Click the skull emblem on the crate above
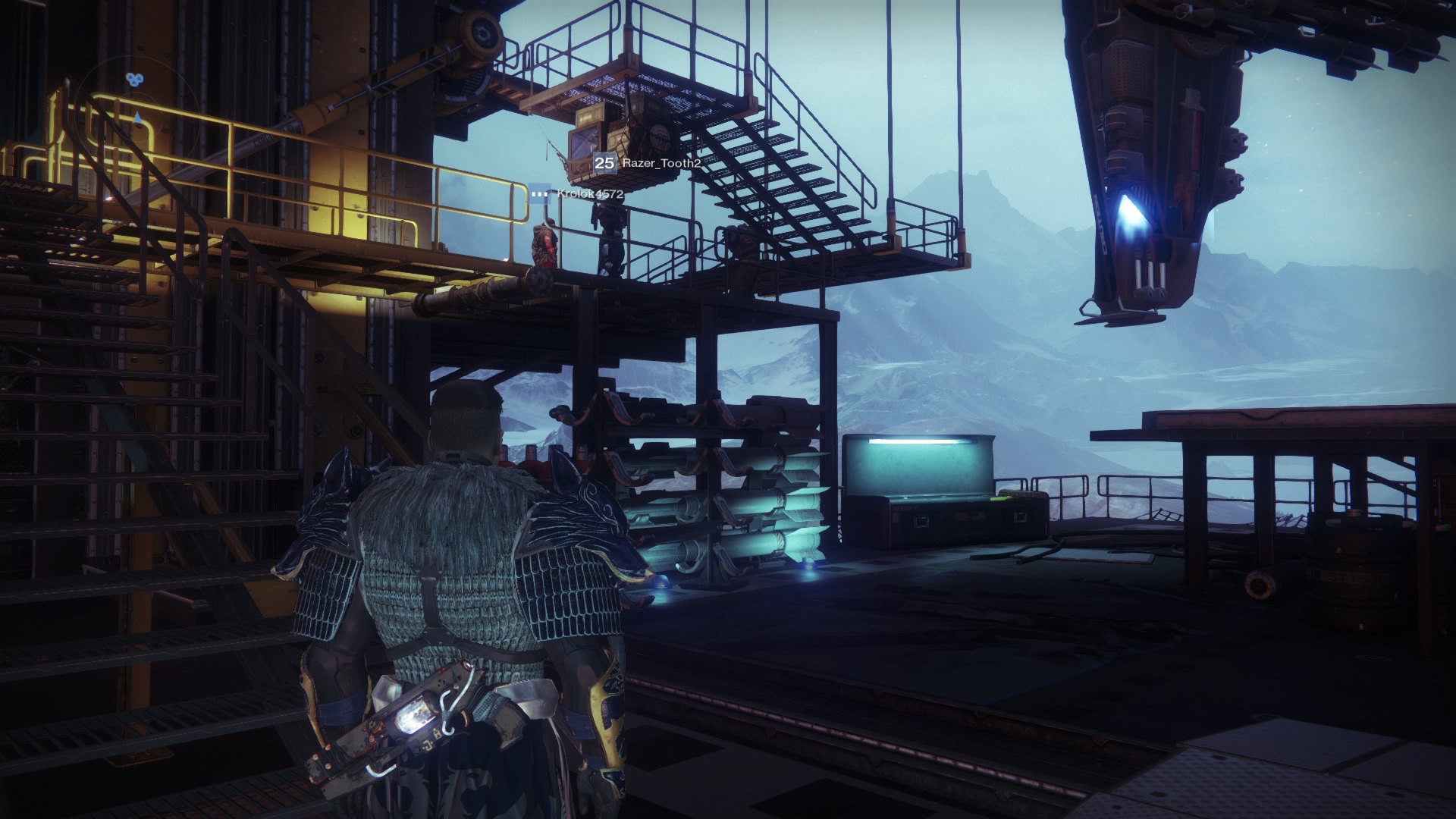 click(x=661, y=138)
